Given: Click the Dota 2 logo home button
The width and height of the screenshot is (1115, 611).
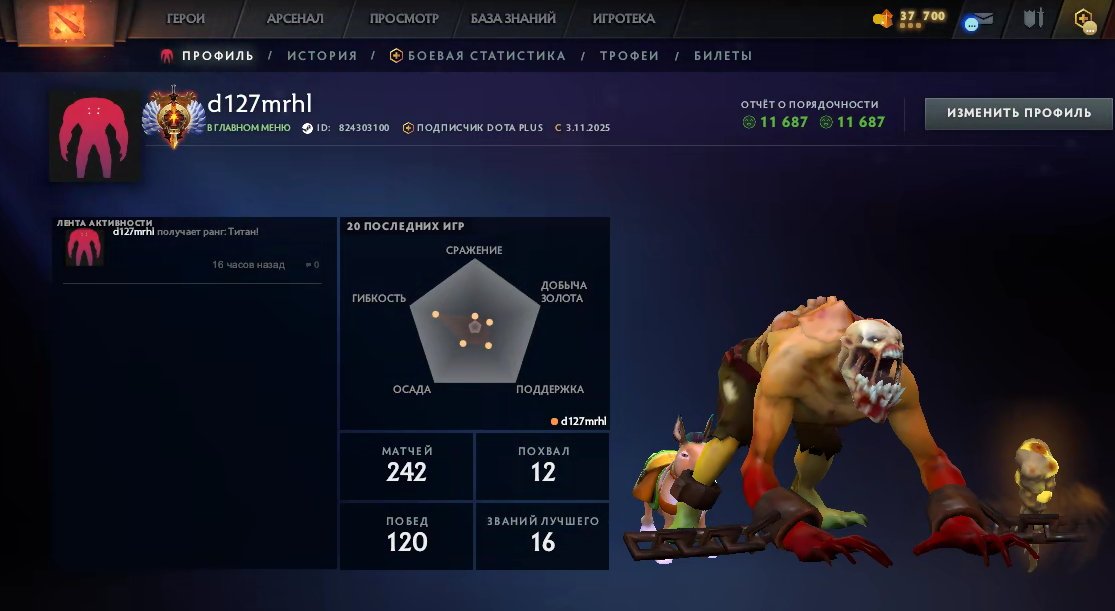Looking at the screenshot, I should [68, 22].
